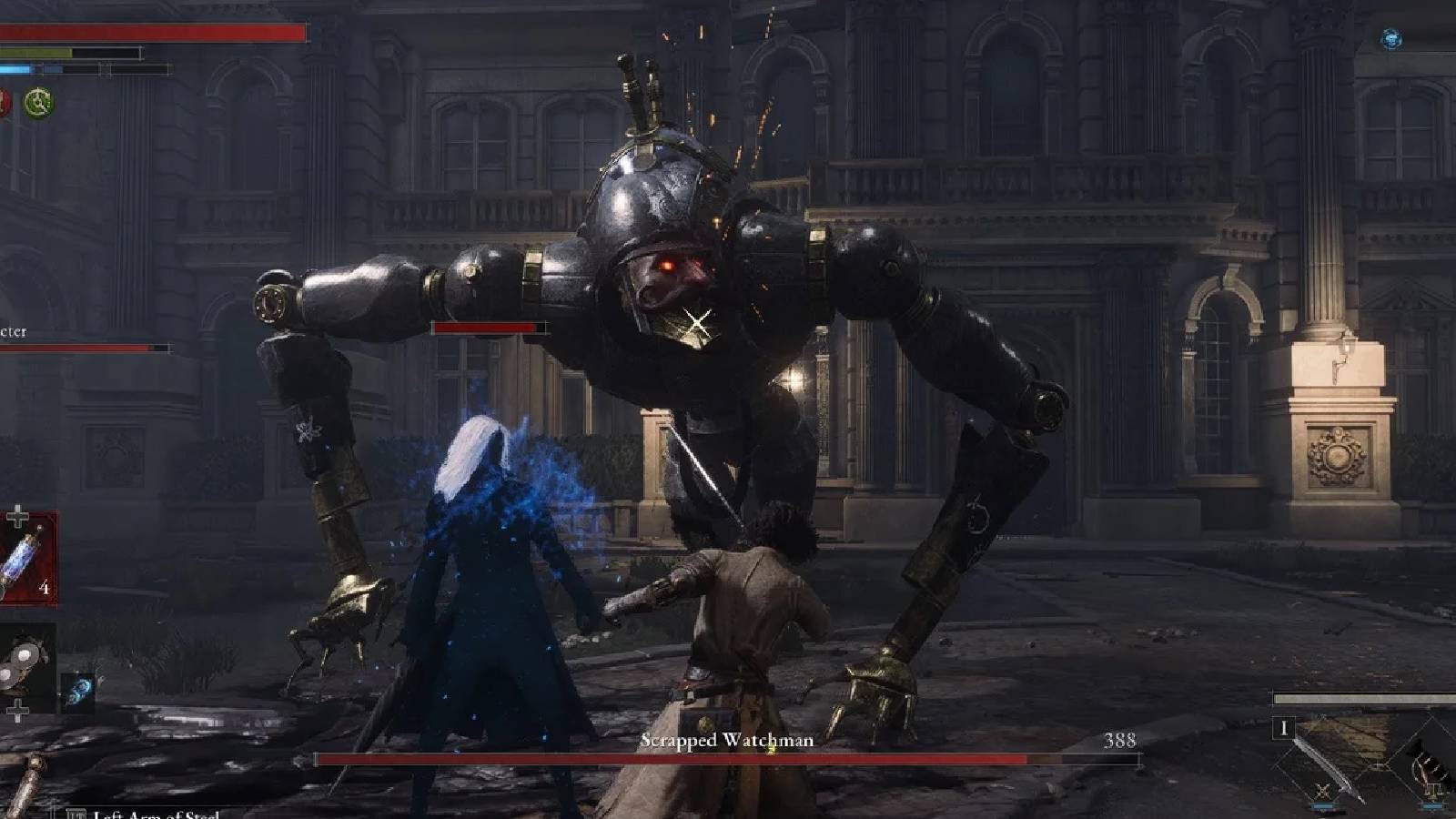The image size is (1456, 819).
Task: Click the damage number 388 next to boss bar
Action: (1122, 741)
